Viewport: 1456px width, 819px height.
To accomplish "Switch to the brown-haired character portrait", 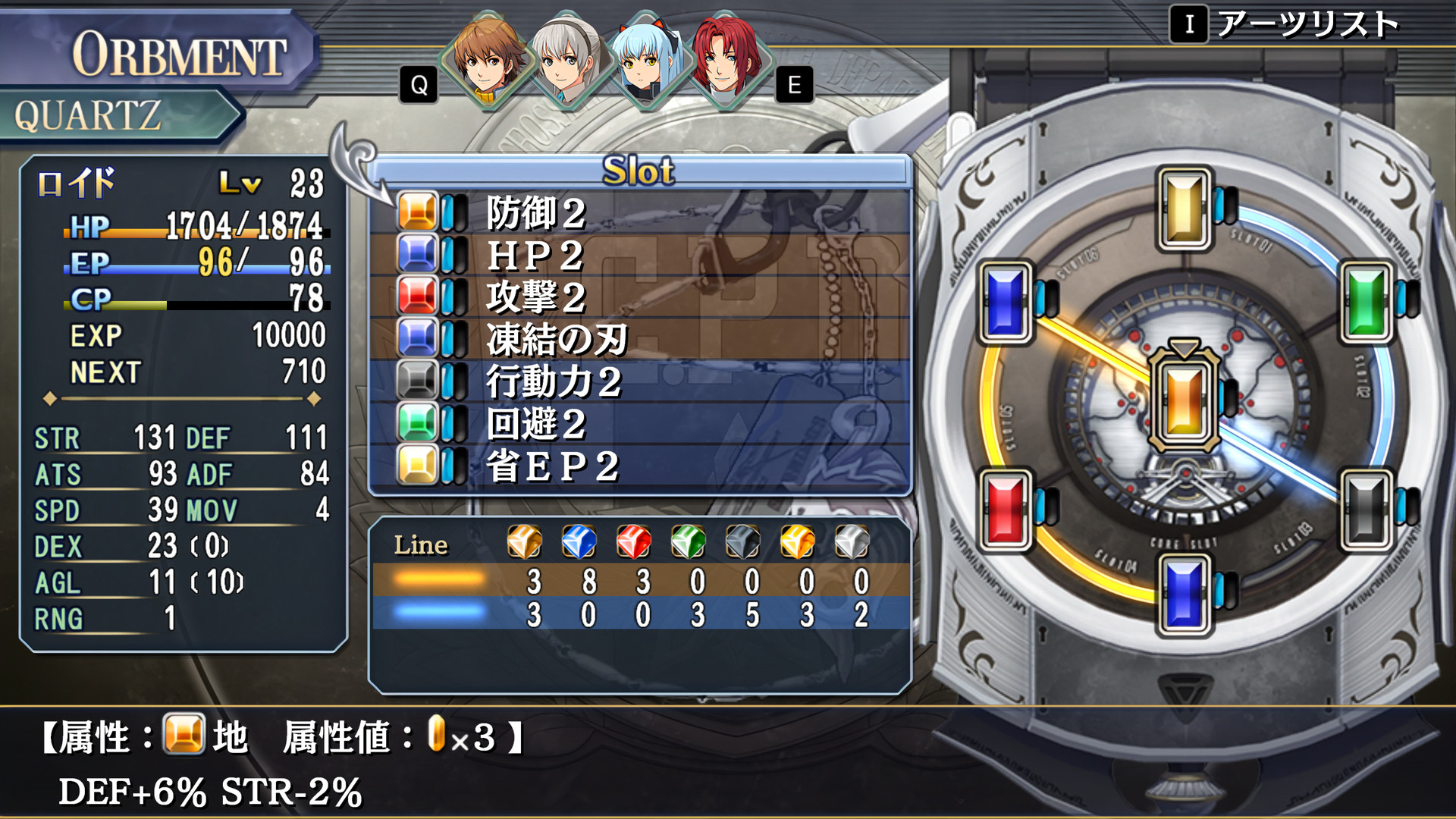I will tap(486, 61).
